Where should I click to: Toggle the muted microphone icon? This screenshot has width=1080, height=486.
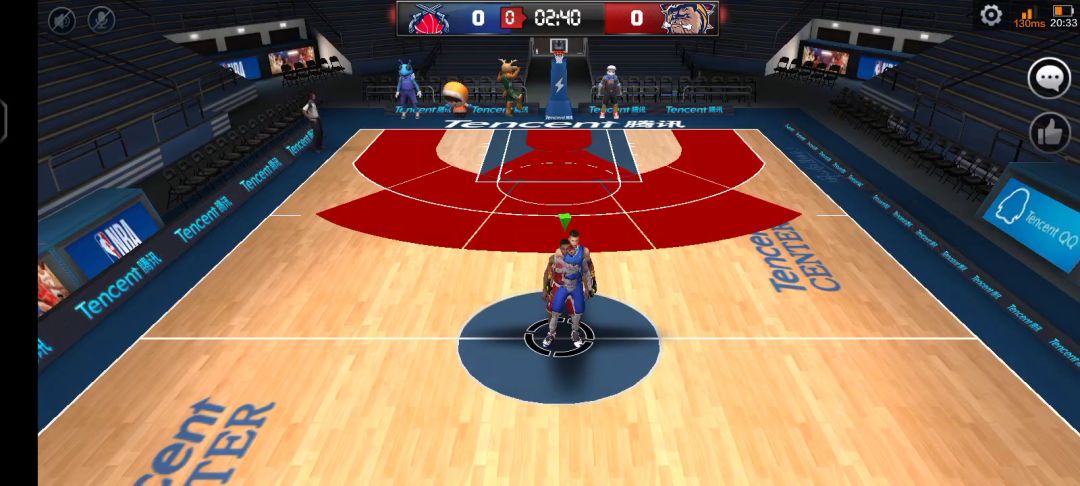coord(101,19)
